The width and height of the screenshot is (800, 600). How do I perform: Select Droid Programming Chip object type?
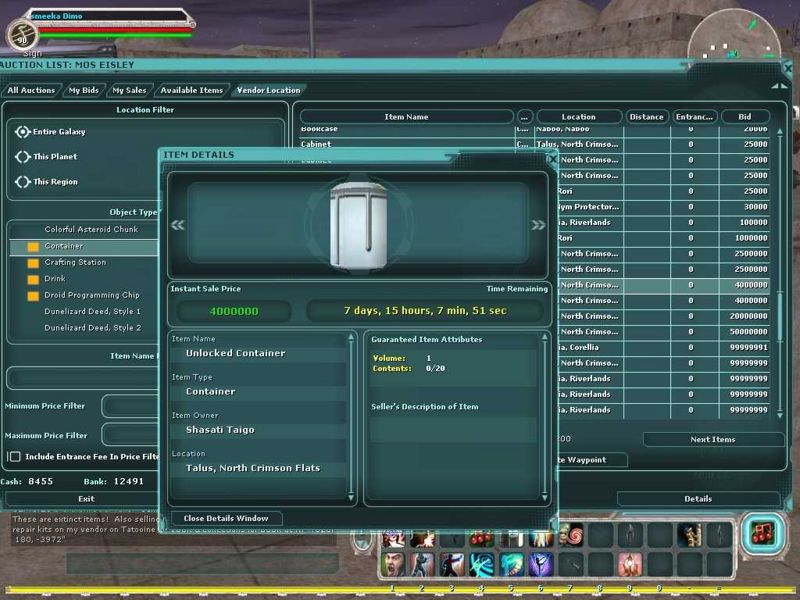click(92, 295)
